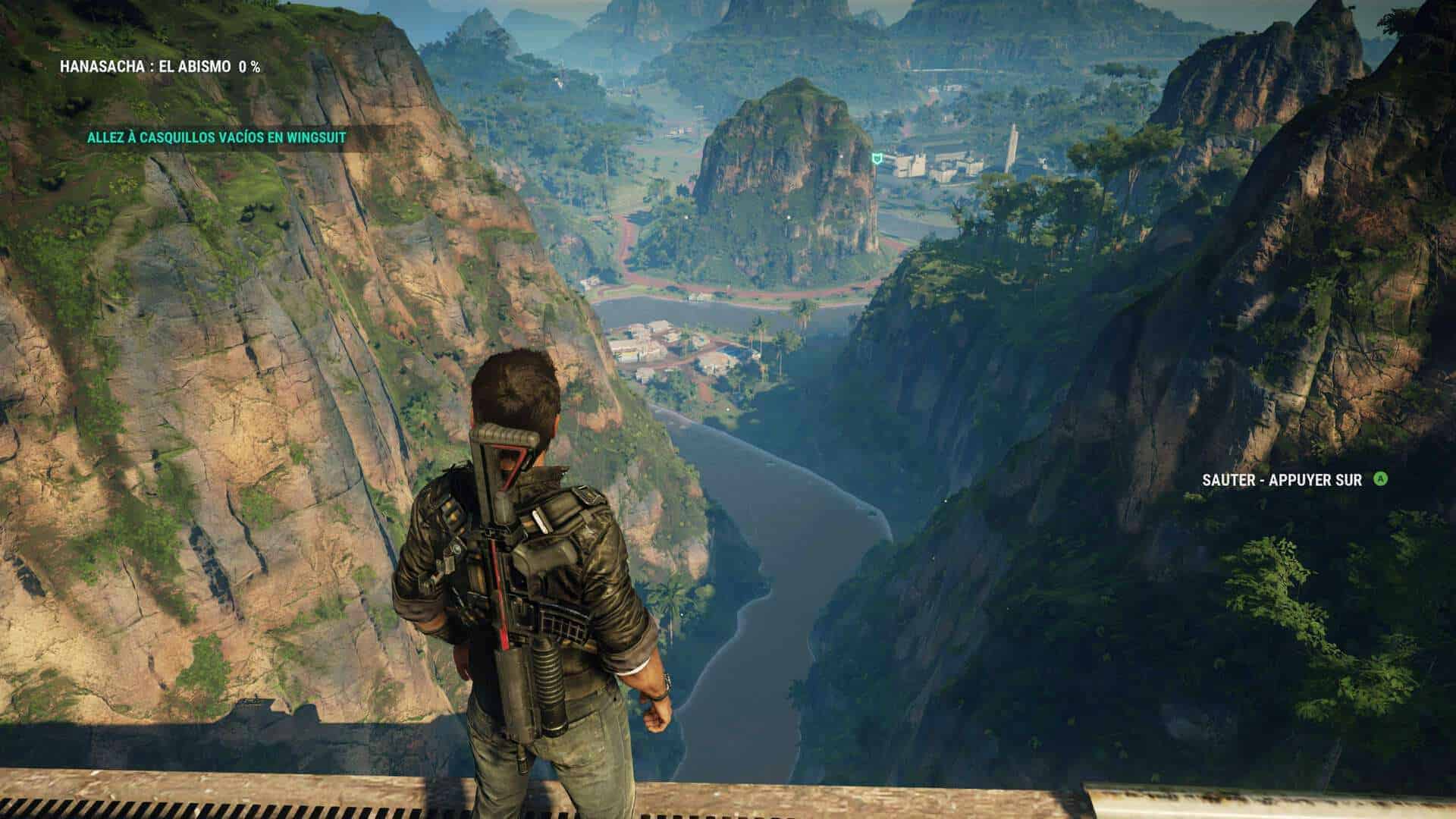Select the teal objective waypoint marker
1456x819 pixels.
click(877, 158)
